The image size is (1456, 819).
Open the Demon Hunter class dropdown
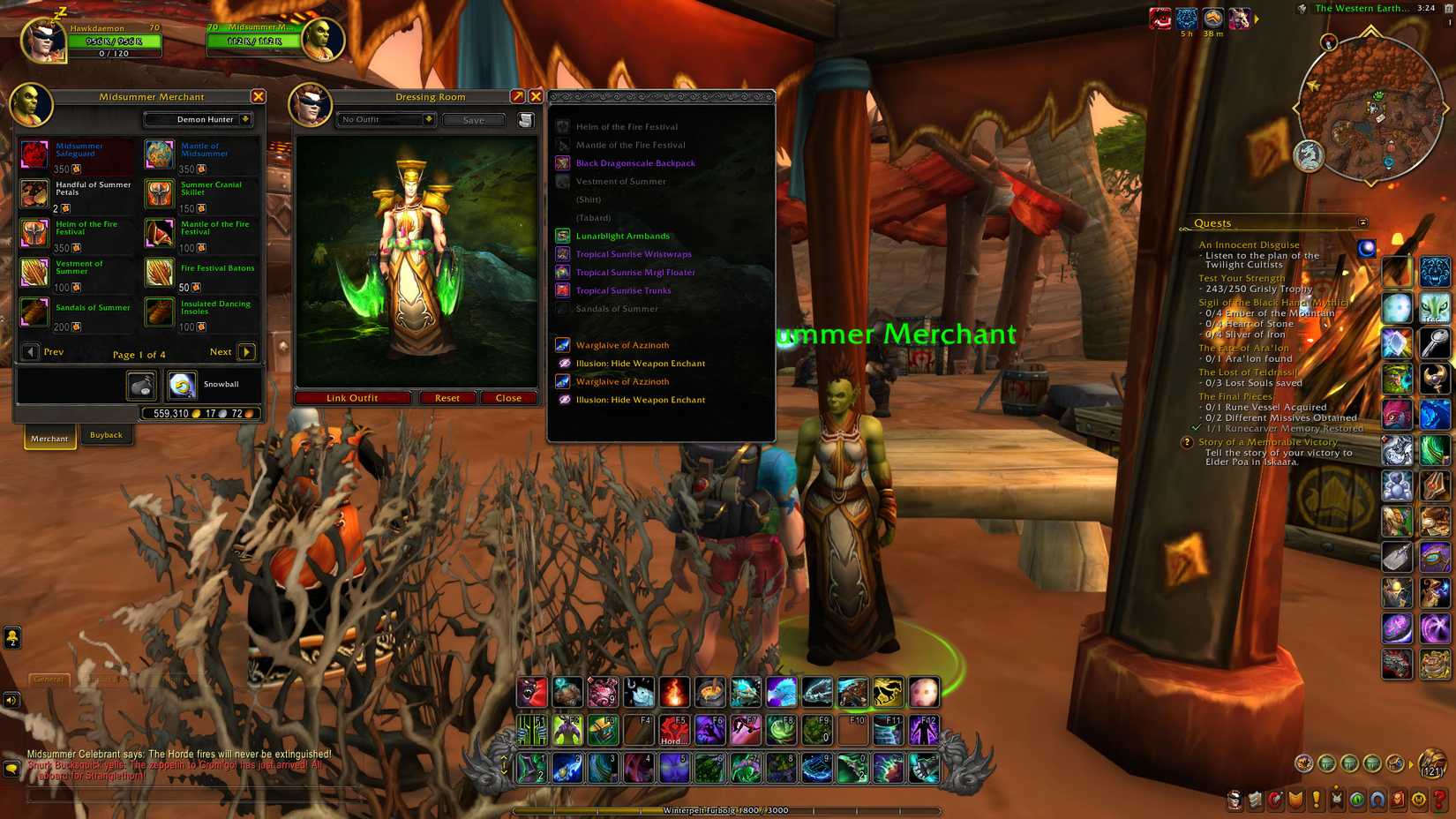point(199,119)
